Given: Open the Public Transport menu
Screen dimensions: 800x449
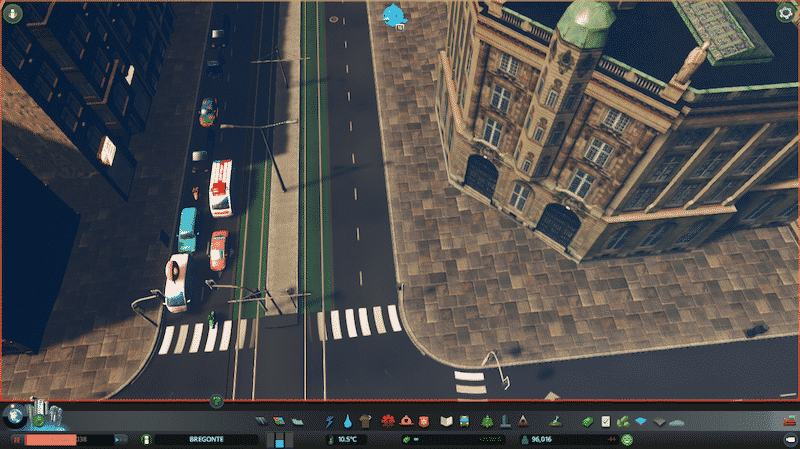Looking at the screenshot, I should click(x=464, y=421).
